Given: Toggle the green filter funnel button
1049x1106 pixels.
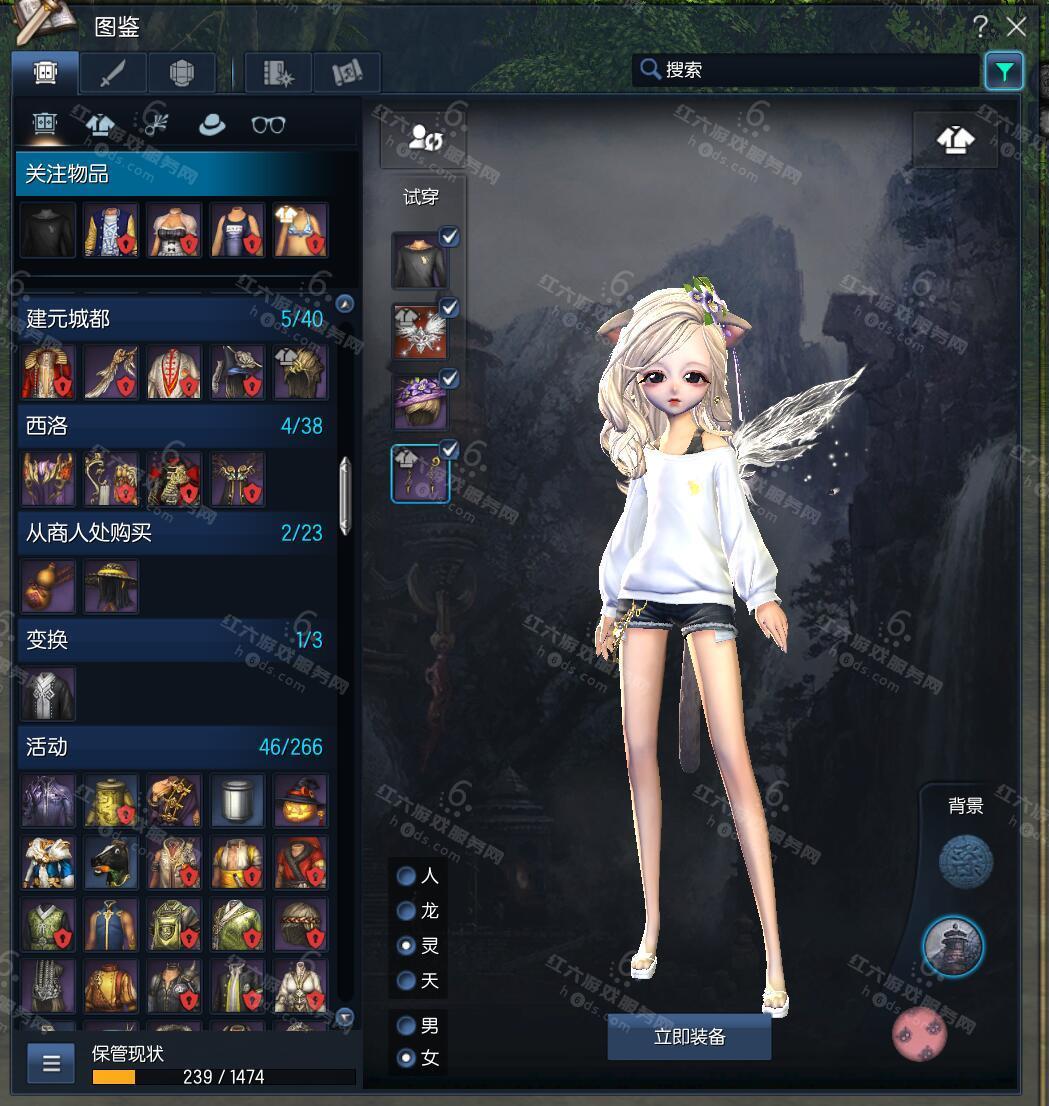Looking at the screenshot, I should [1003, 71].
